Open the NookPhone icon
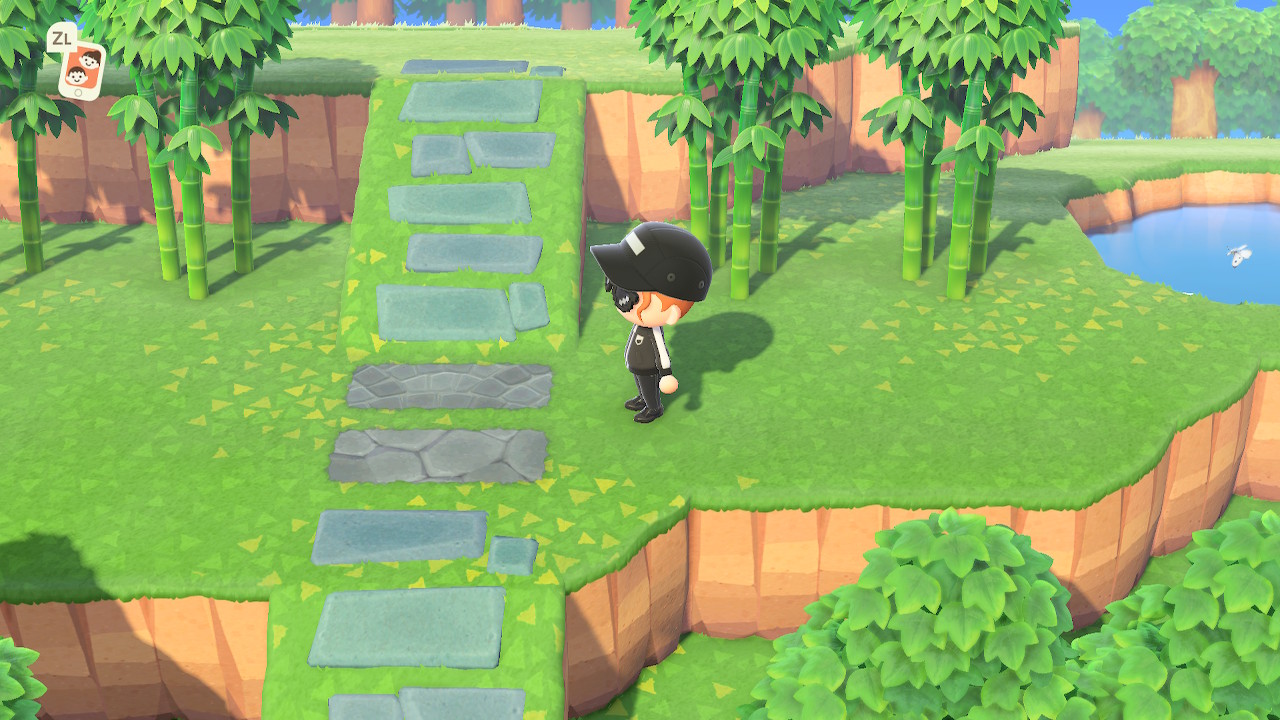The width and height of the screenshot is (1280, 720). [82, 69]
